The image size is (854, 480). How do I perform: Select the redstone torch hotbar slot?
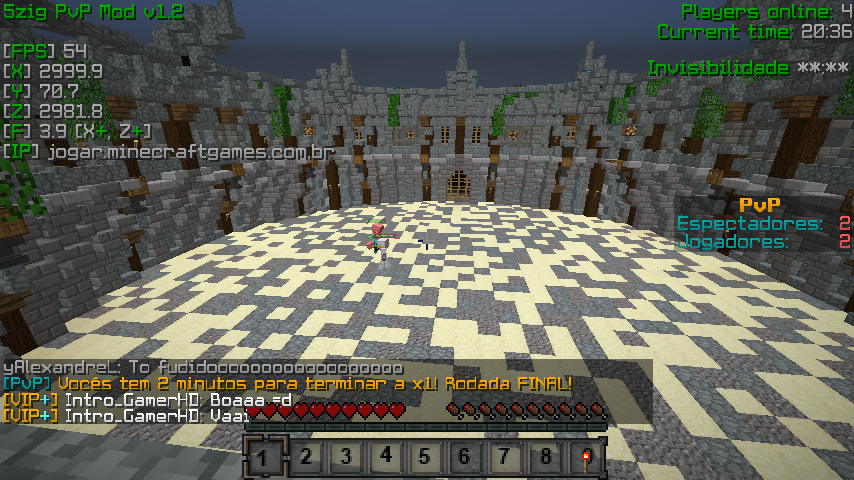(x=584, y=458)
